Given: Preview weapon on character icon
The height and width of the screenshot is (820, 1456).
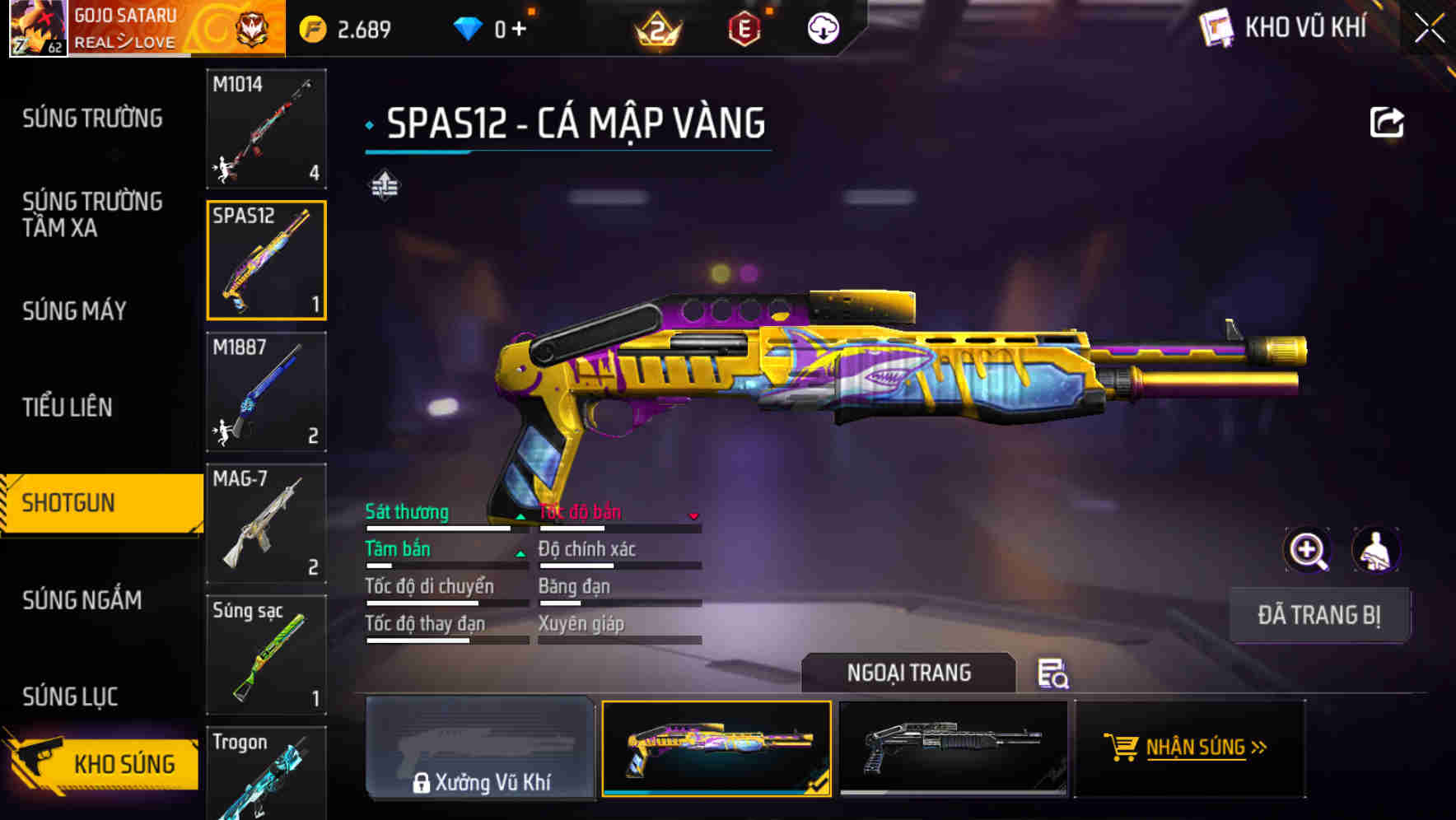Looking at the screenshot, I should [x=1375, y=550].
